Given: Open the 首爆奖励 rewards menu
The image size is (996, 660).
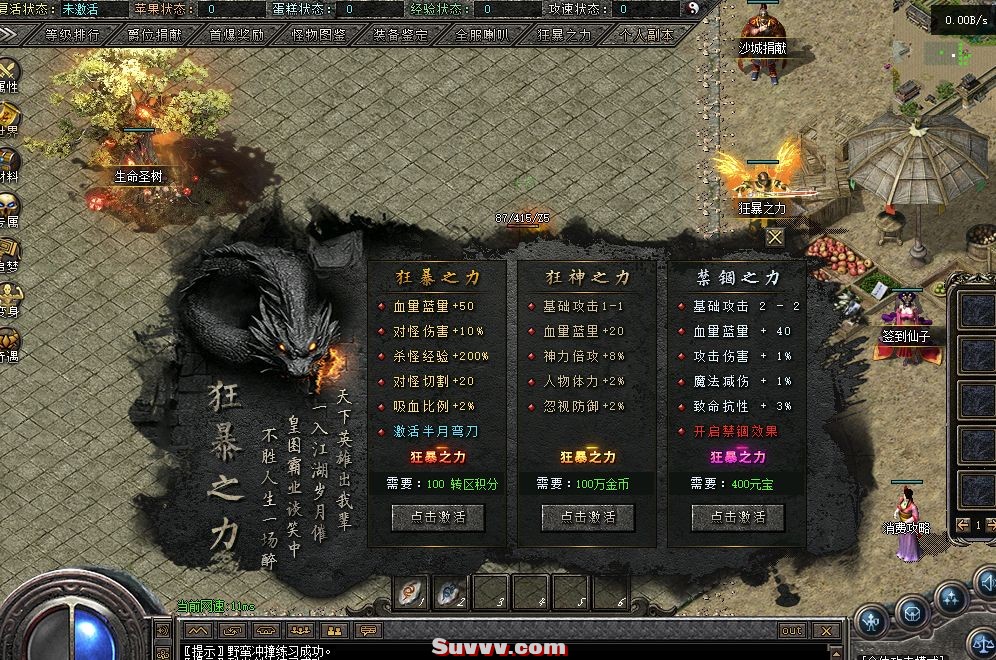Looking at the screenshot, I should coord(237,34).
